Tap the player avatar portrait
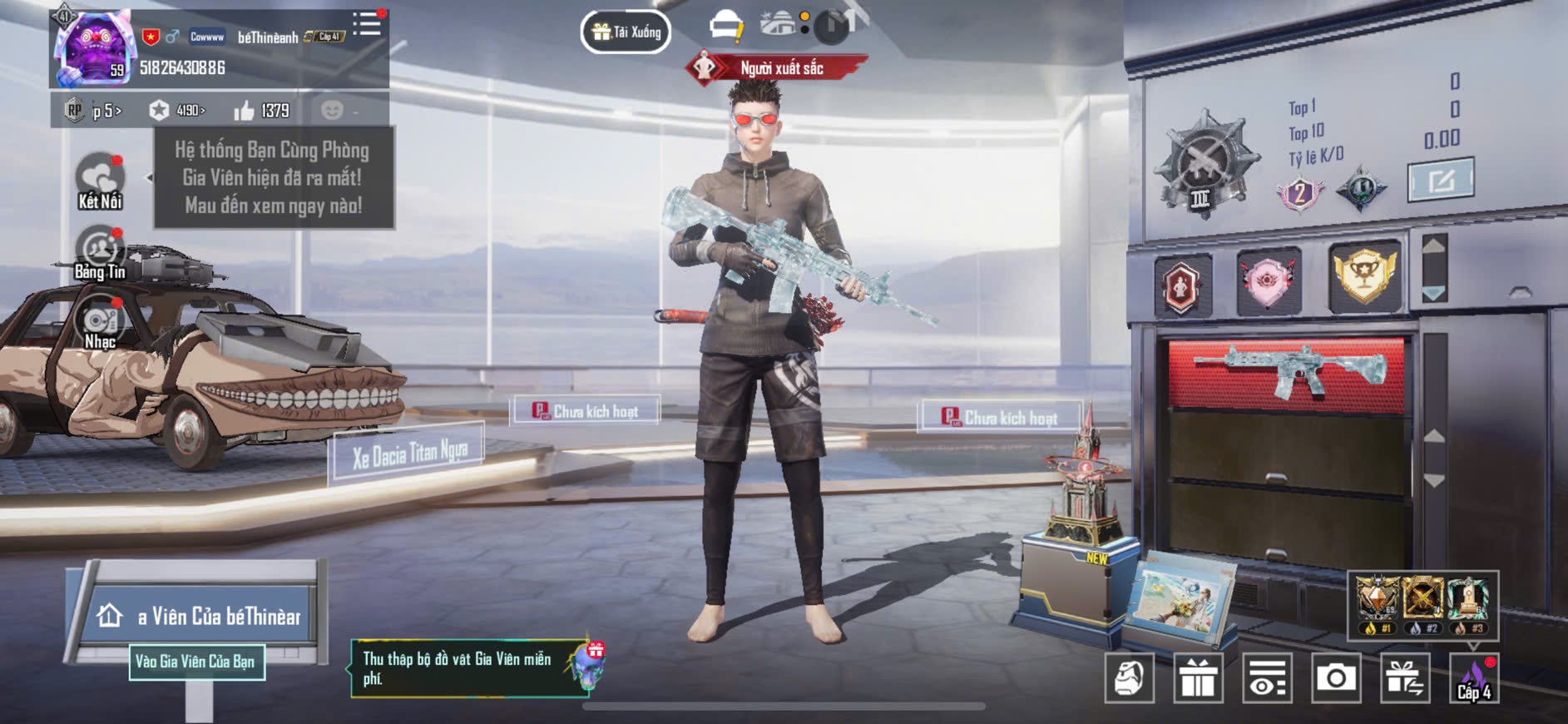The height and width of the screenshot is (724, 1568). pos(91,47)
